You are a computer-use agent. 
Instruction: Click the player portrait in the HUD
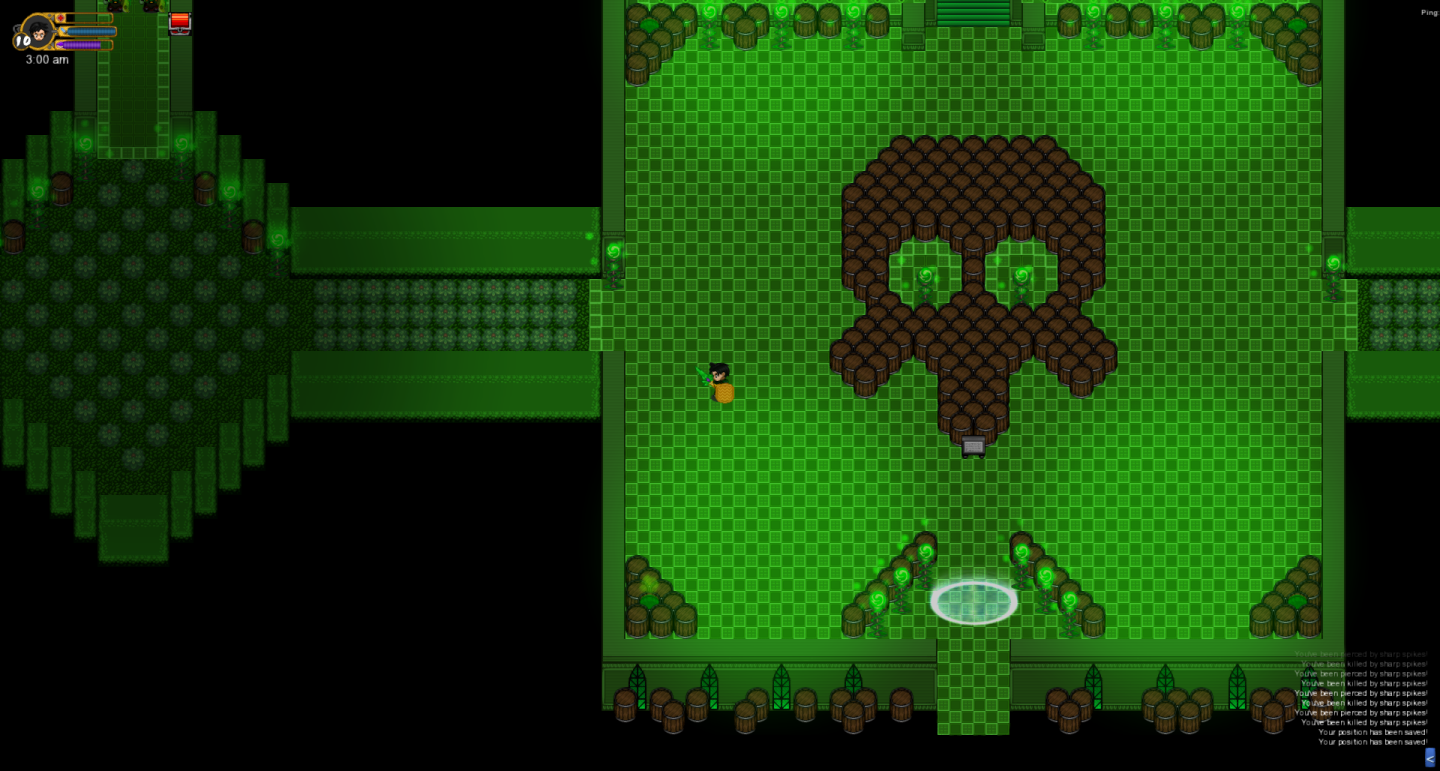(39, 31)
